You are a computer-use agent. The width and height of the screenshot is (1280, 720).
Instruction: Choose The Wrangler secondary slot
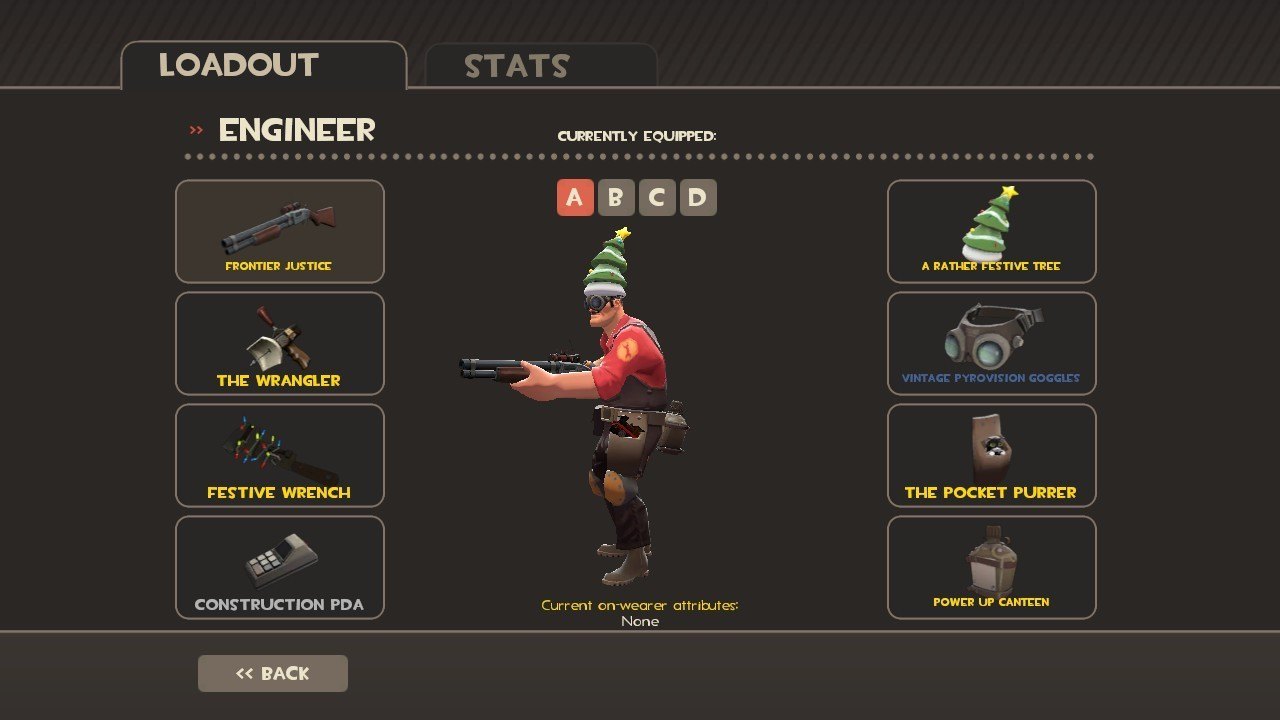280,343
